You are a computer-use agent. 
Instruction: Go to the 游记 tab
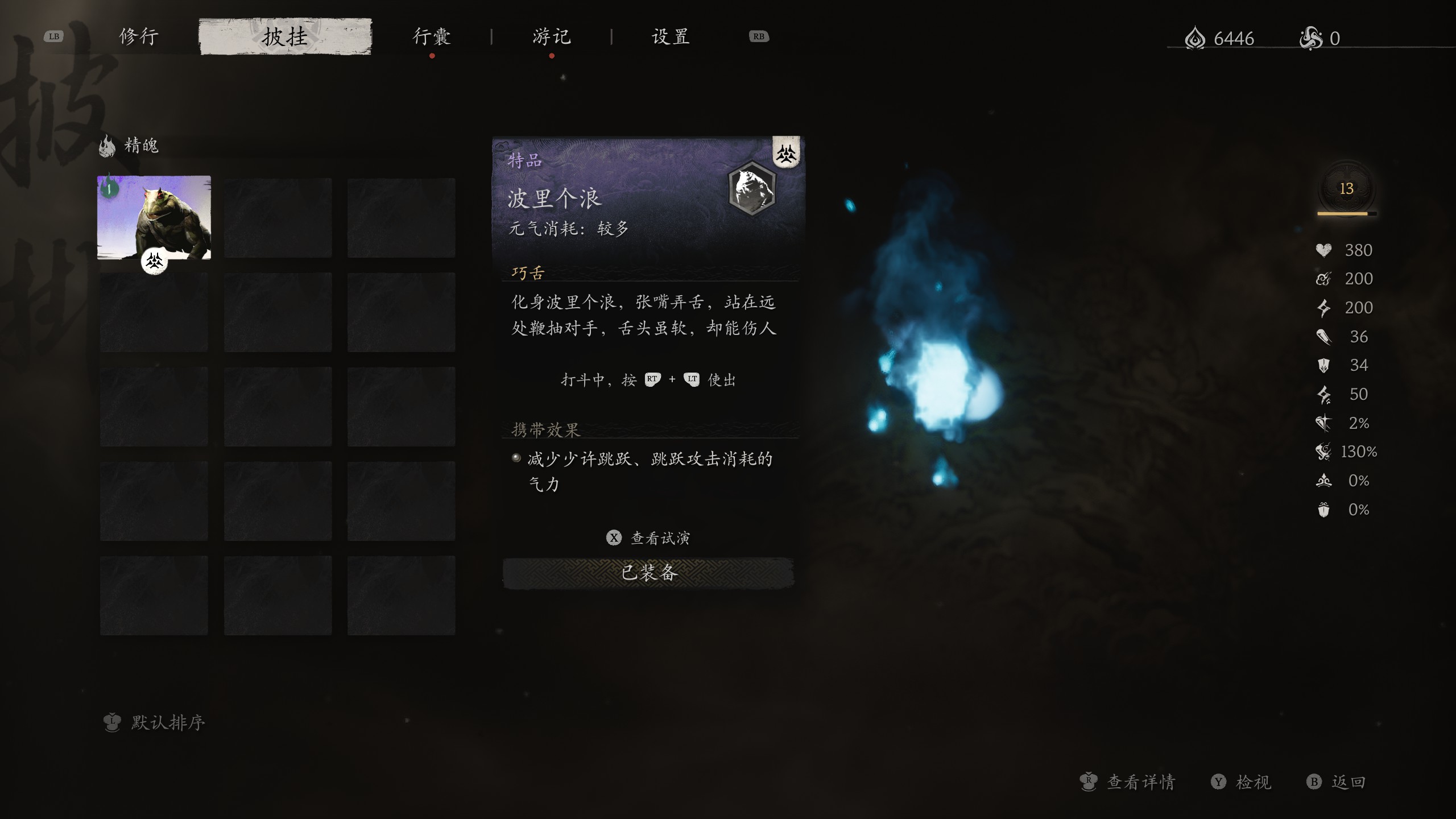coord(551,37)
